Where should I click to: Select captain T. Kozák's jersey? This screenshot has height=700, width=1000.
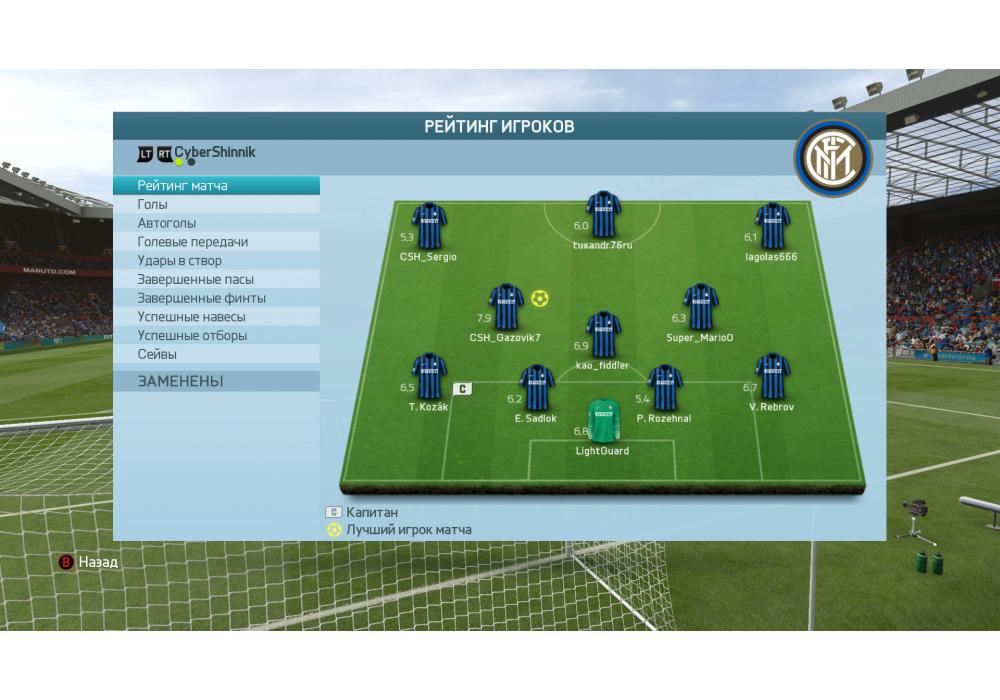tap(429, 377)
